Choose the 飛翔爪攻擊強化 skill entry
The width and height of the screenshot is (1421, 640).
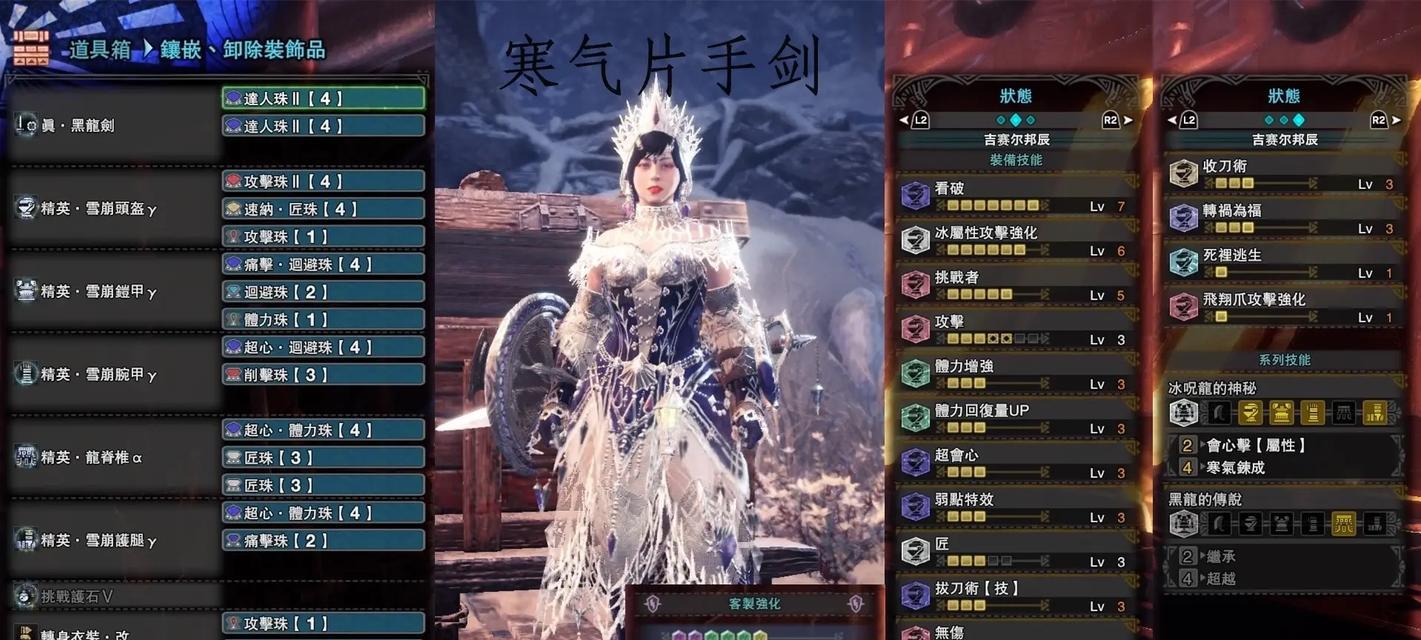point(1284,306)
